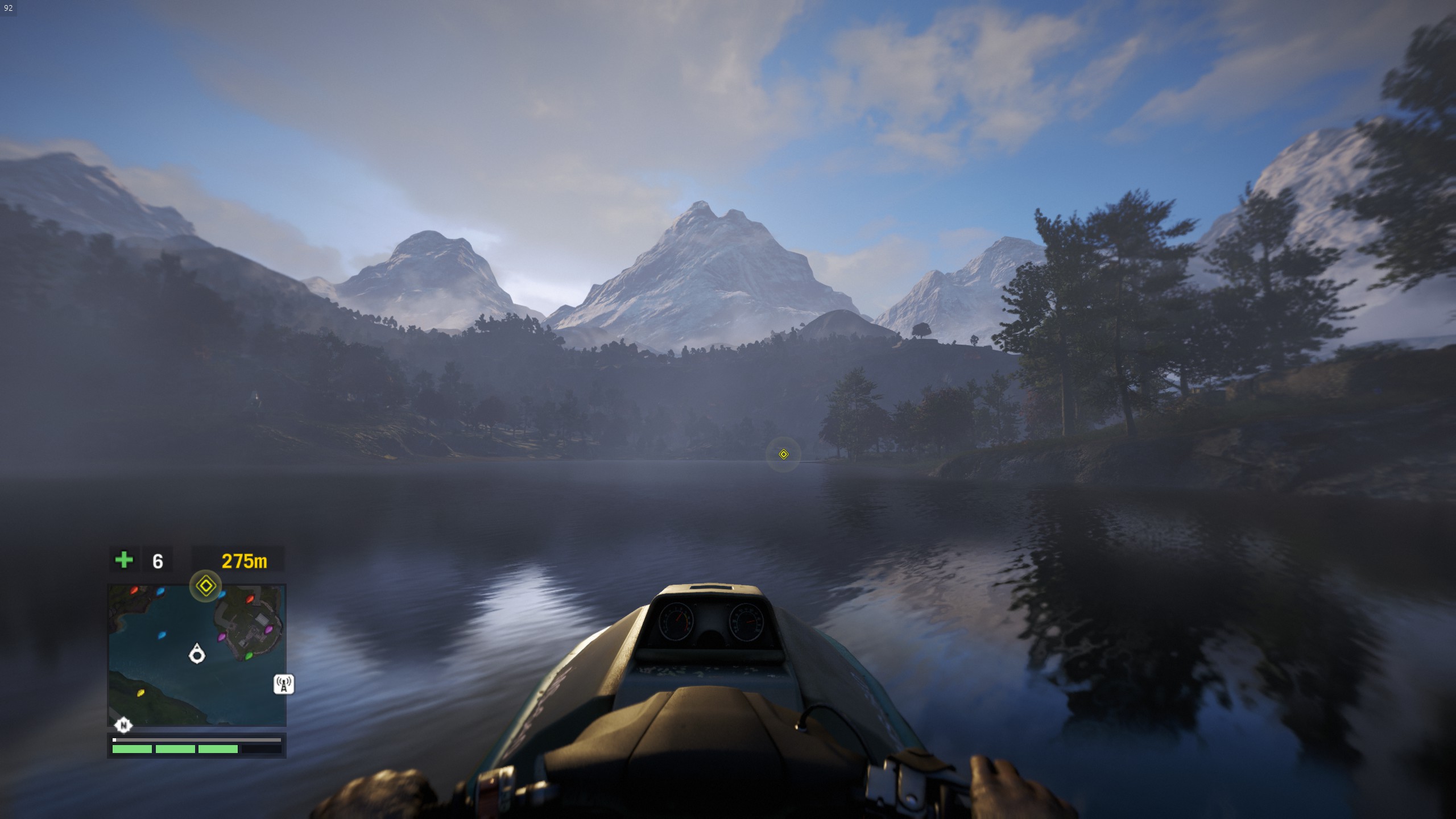The image size is (1456, 819).
Task: Click the player position arrow on the minimap
Action: coord(197,654)
